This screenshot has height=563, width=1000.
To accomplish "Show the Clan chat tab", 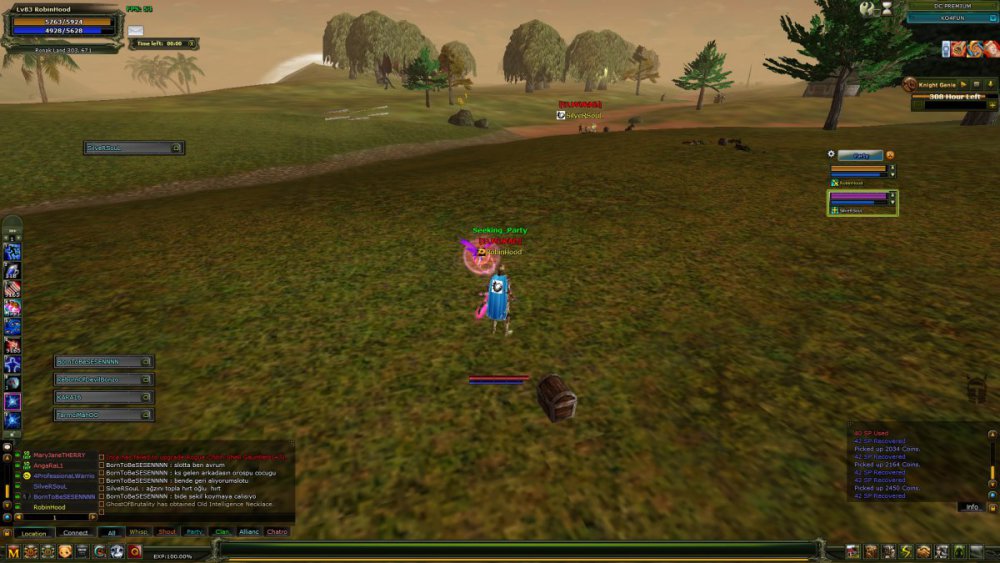I will coord(221,532).
